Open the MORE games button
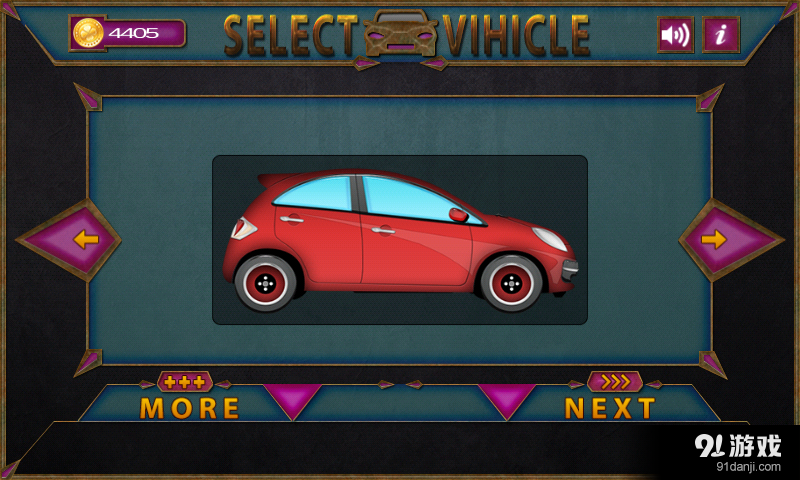 click(x=190, y=407)
